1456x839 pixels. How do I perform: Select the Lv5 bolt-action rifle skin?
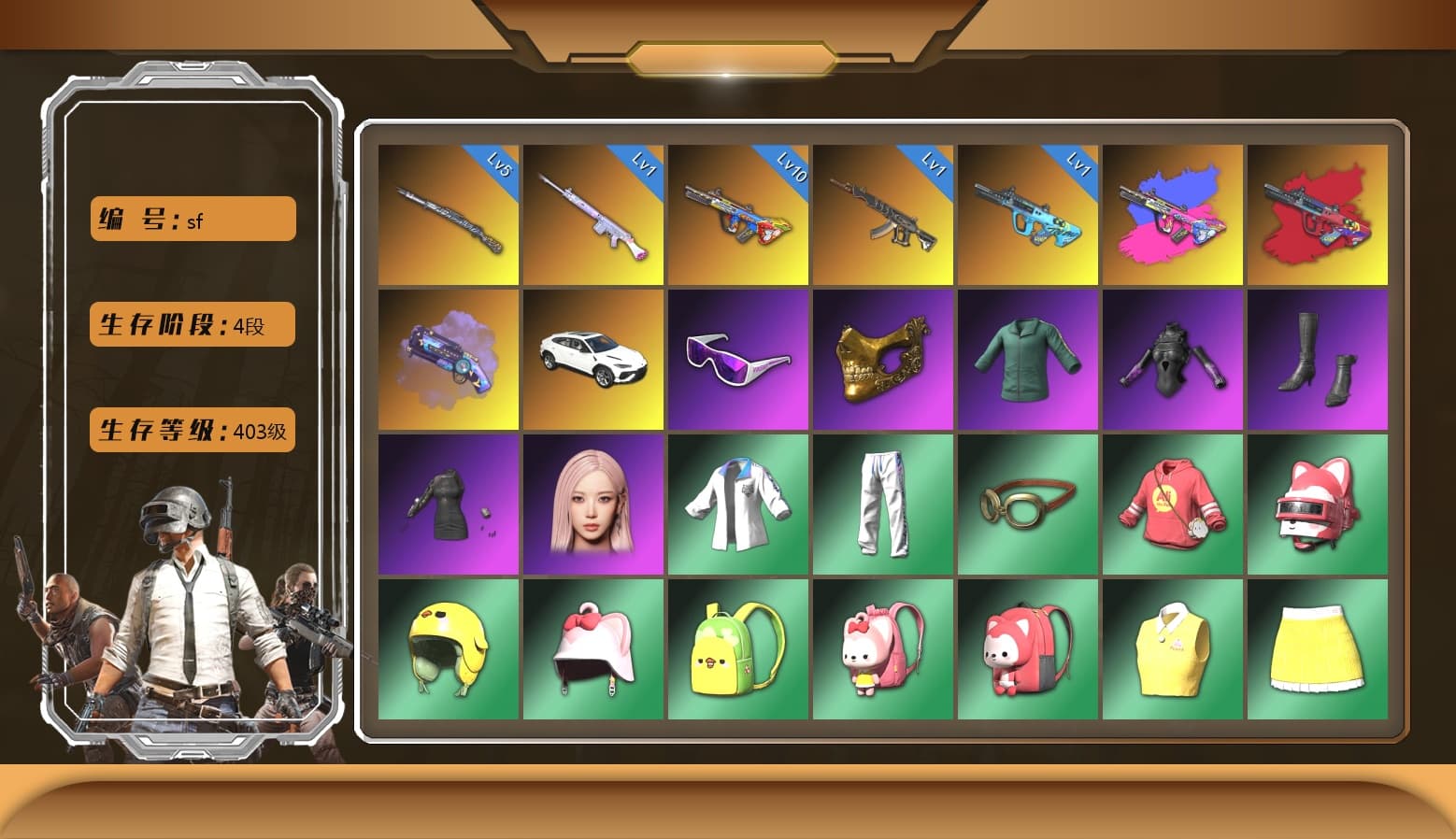448,215
